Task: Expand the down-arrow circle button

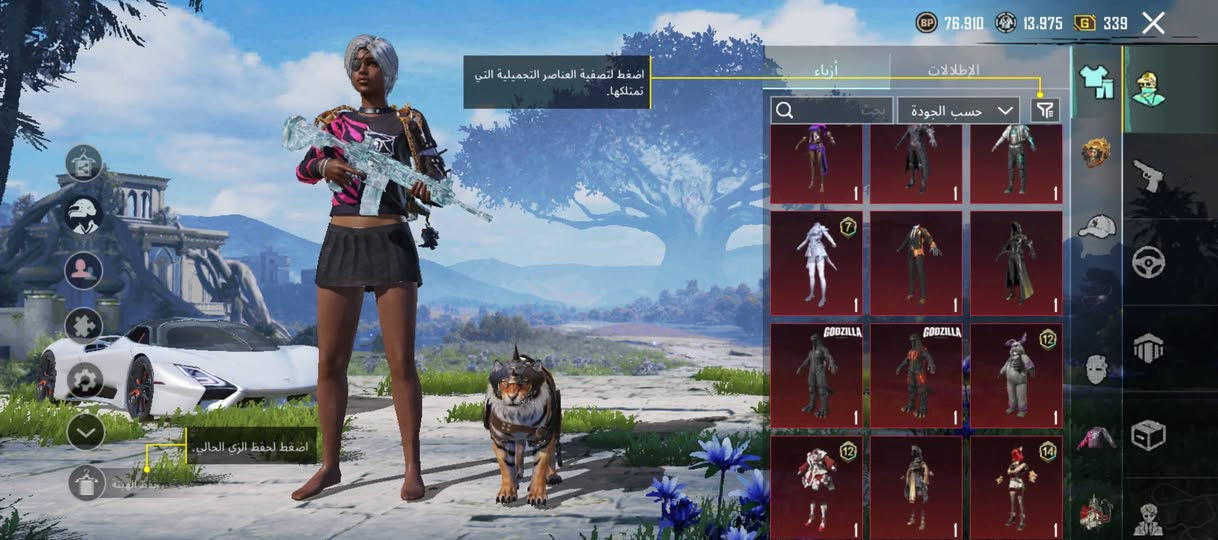Action: point(86,431)
